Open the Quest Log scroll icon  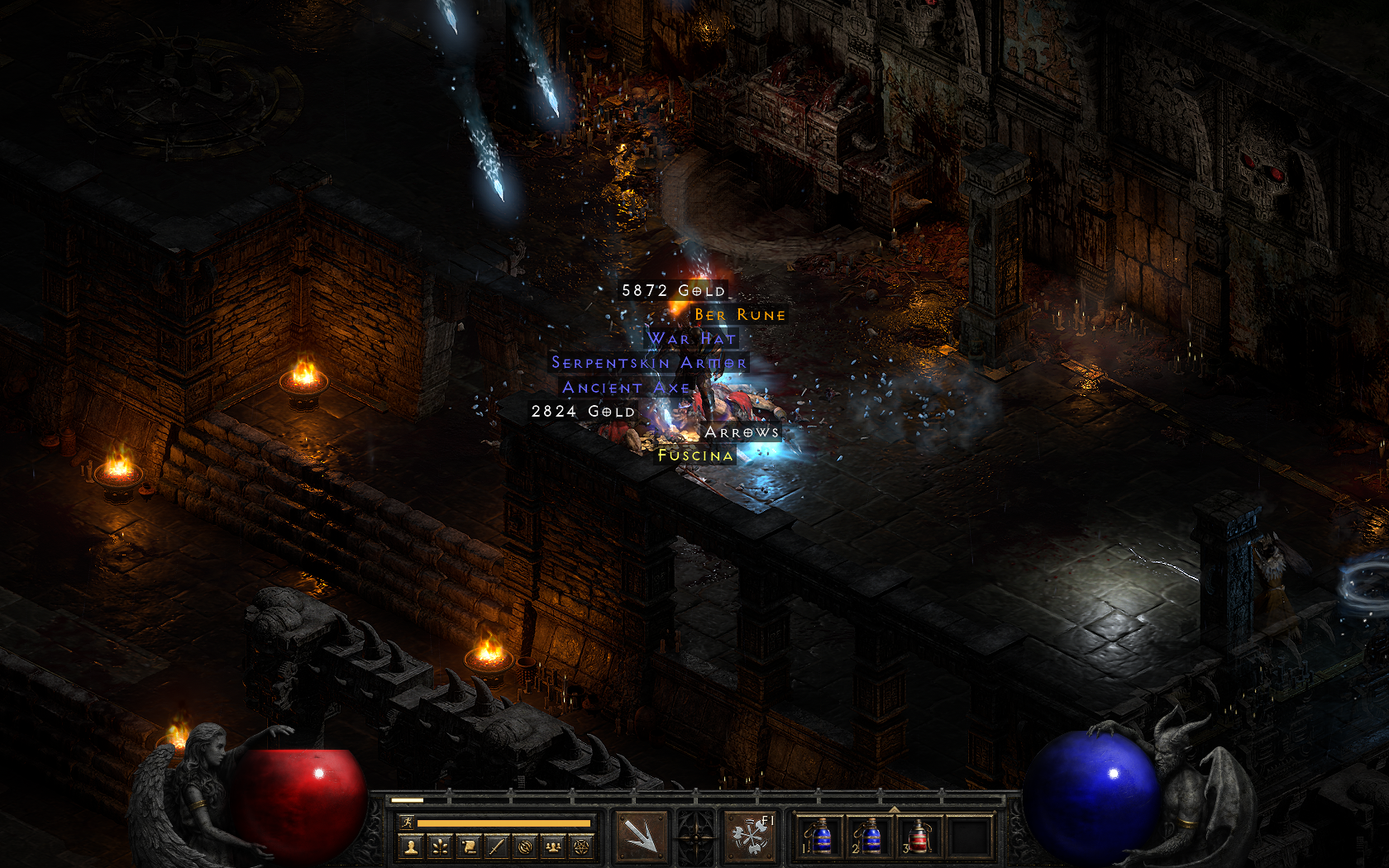pyautogui.click(x=469, y=847)
